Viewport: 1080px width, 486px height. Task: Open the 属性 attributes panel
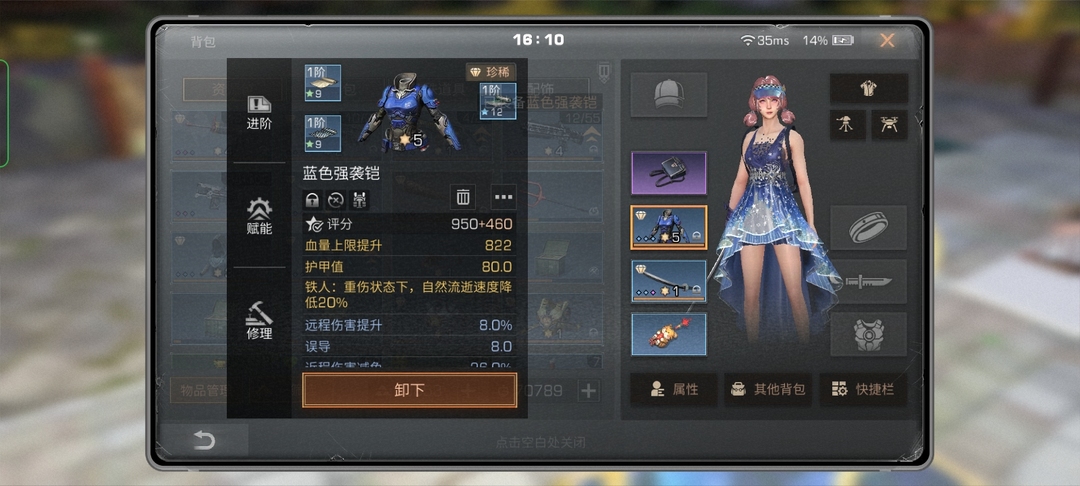tap(673, 389)
